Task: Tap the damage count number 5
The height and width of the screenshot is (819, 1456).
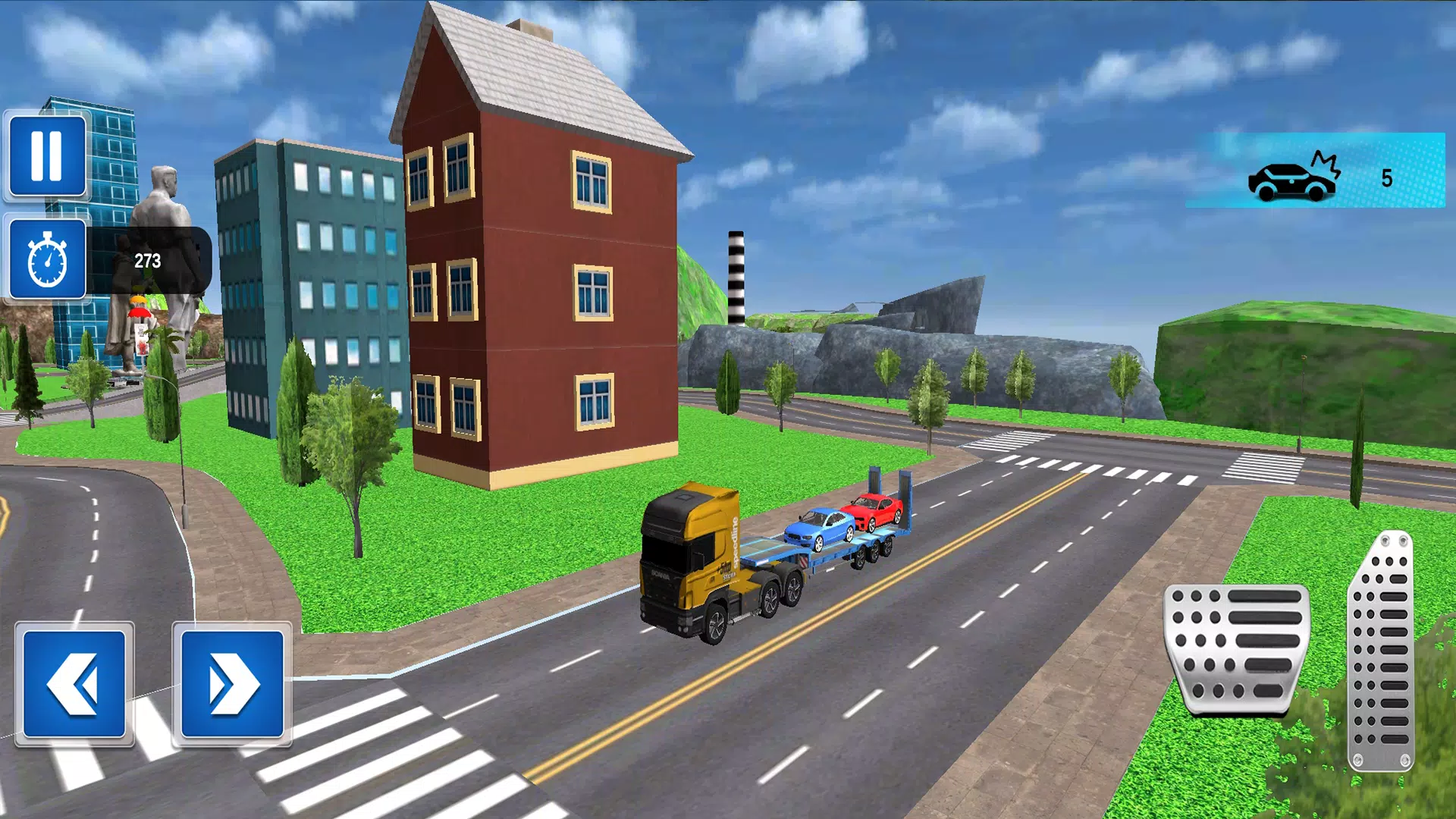Action: tap(1387, 177)
